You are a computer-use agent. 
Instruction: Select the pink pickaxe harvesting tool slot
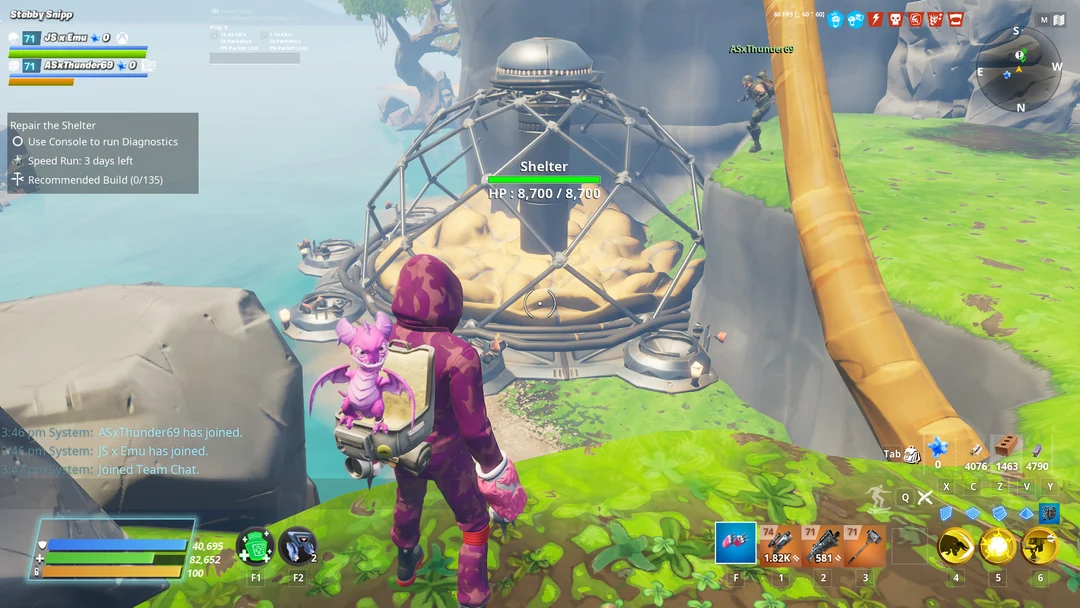pos(735,544)
